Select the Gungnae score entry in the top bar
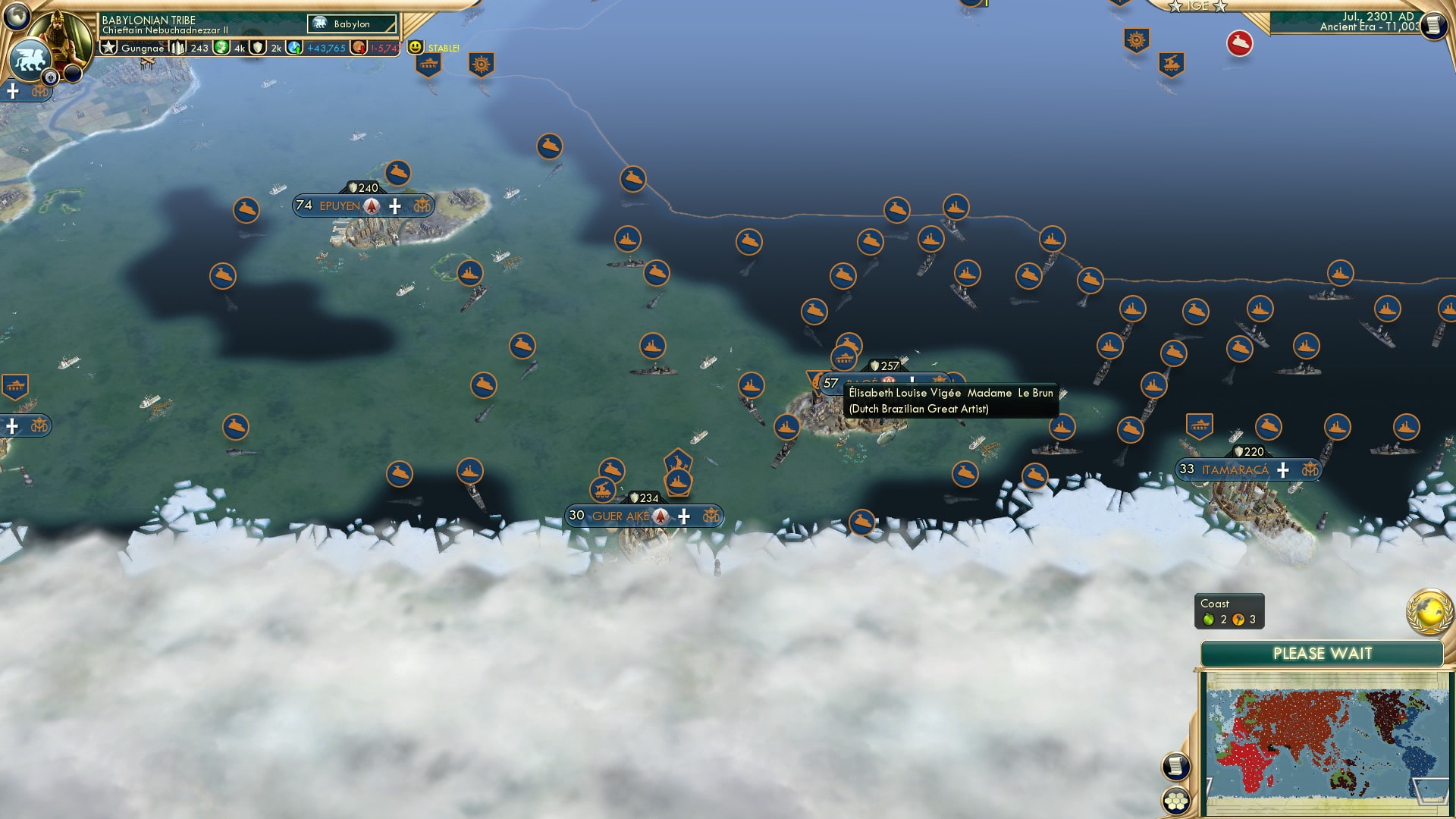 coord(144,48)
